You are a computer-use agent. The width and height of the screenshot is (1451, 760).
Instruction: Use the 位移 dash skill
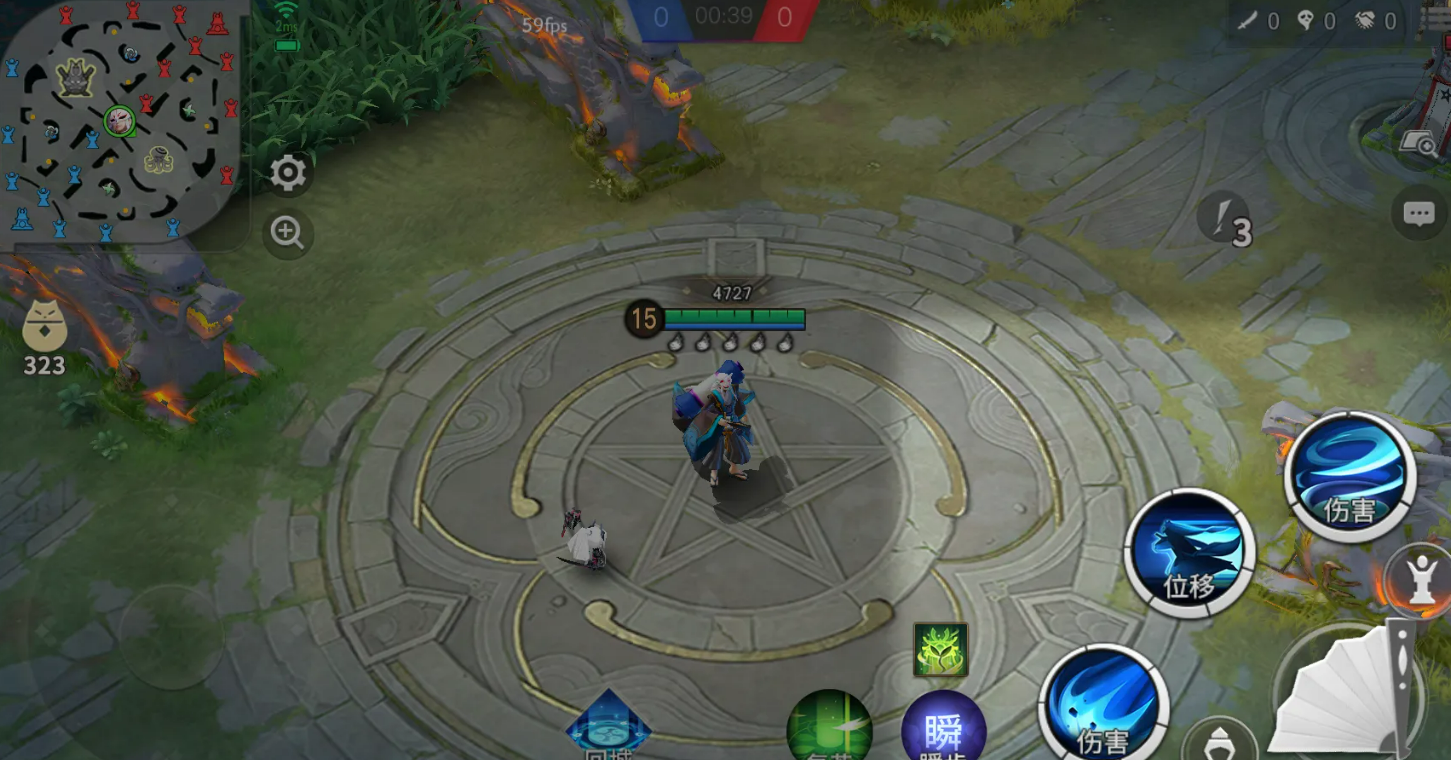point(1189,554)
